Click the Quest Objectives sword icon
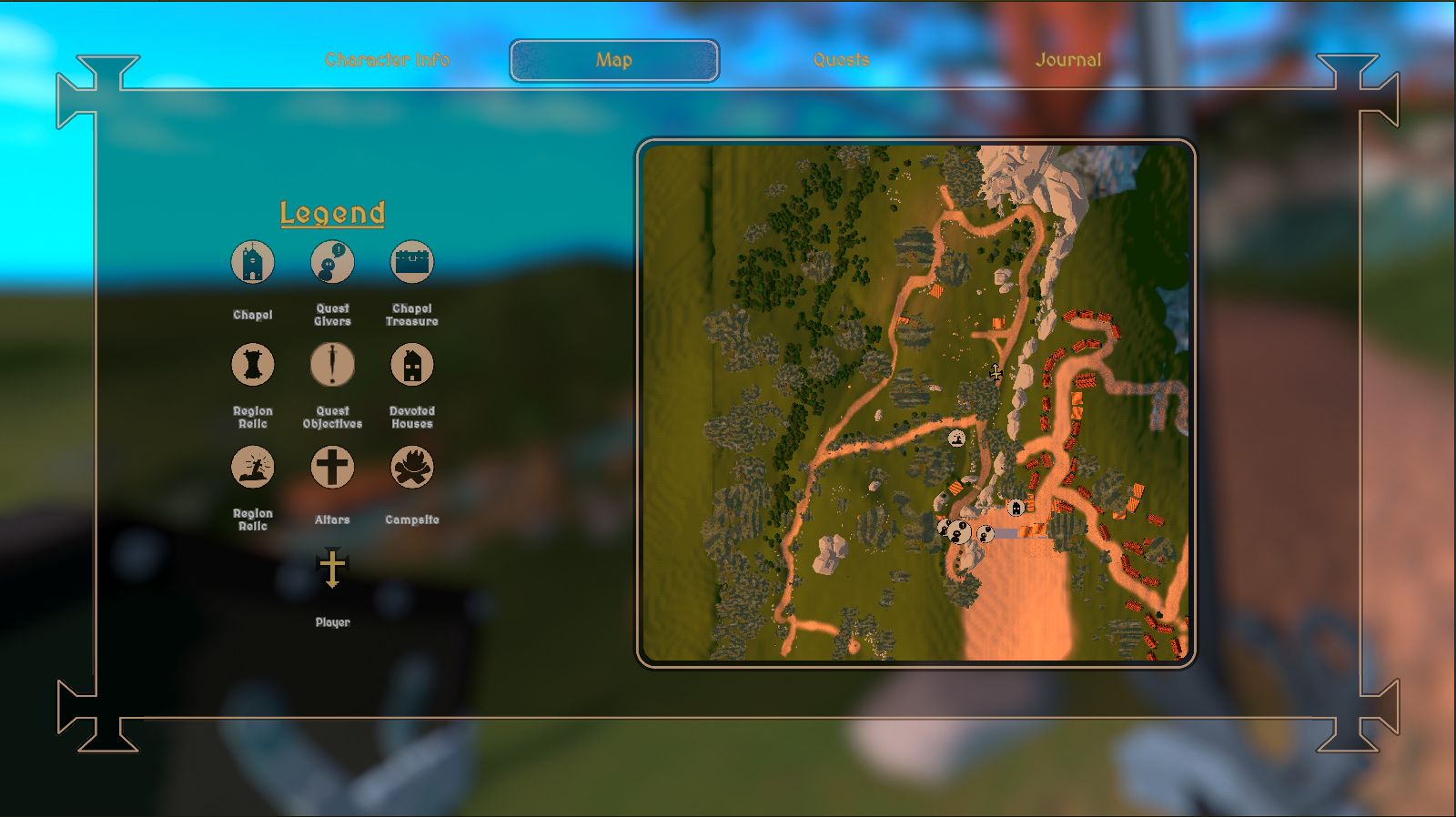The width and height of the screenshot is (1456, 817). click(331, 364)
